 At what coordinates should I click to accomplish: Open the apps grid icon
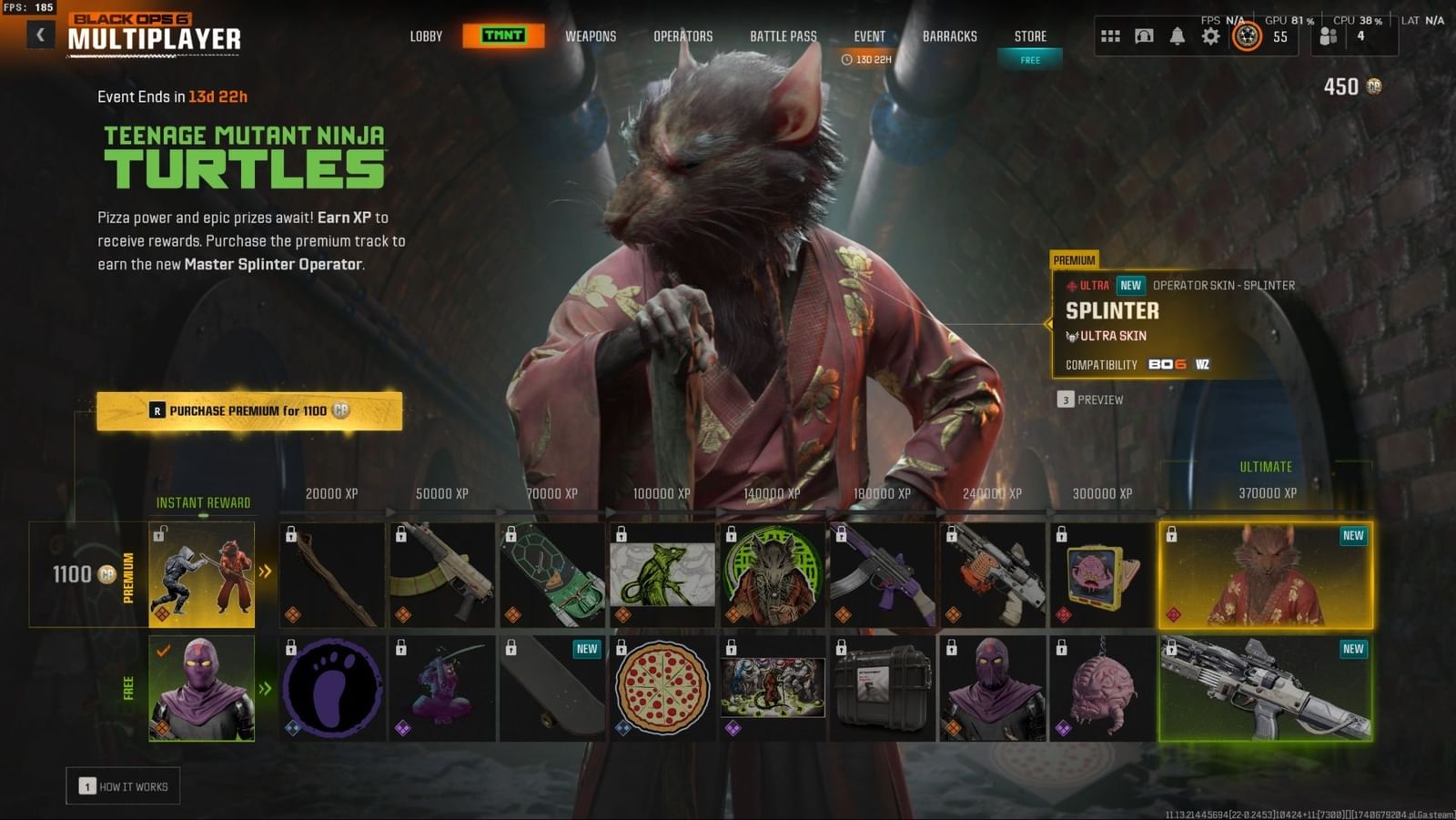[x=1109, y=35]
